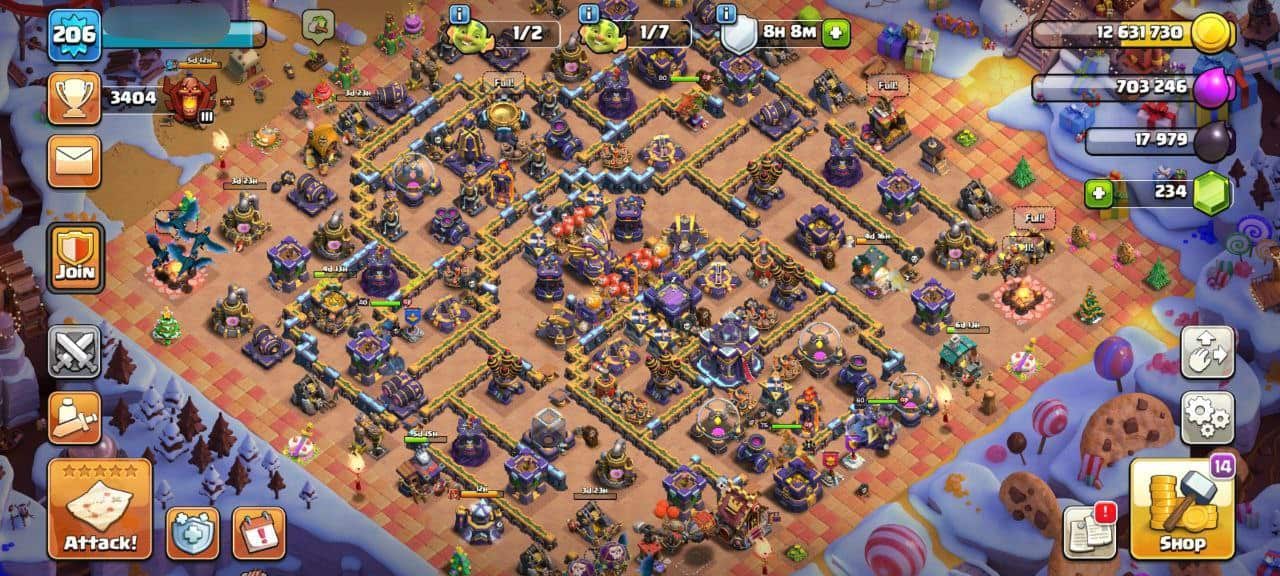The height and width of the screenshot is (576, 1280).
Task: Open the Shop
Action: pyautogui.click(x=1181, y=509)
